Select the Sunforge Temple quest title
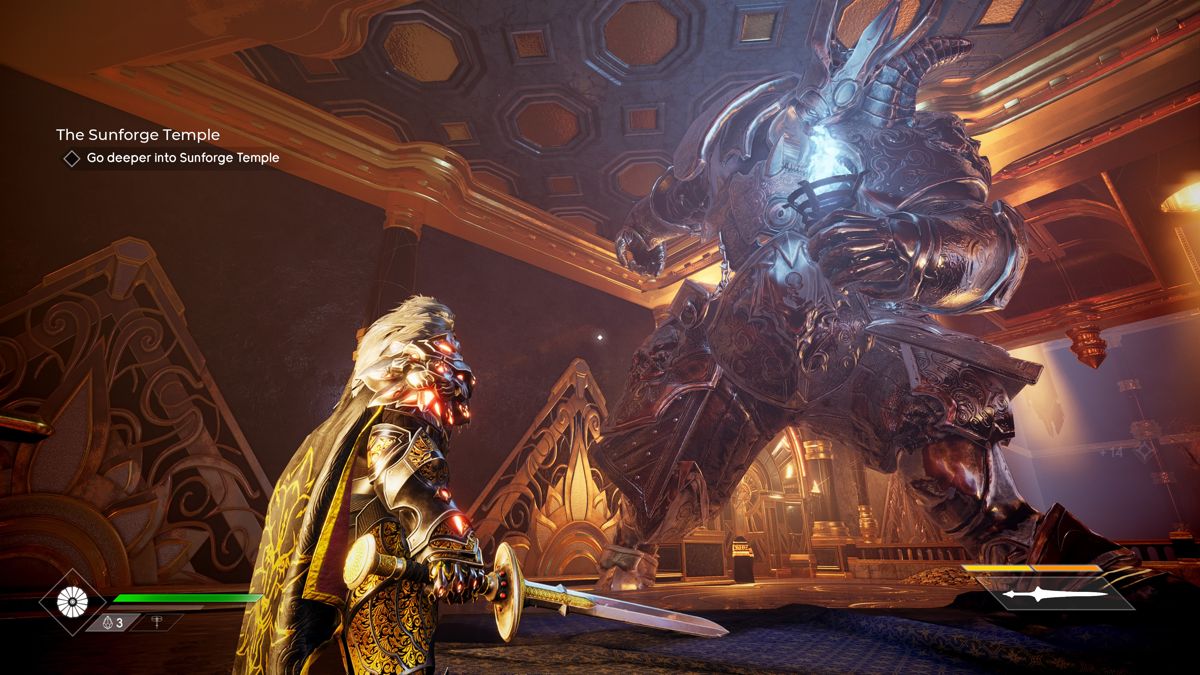Viewport: 1200px width, 675px height. point(138,134)
